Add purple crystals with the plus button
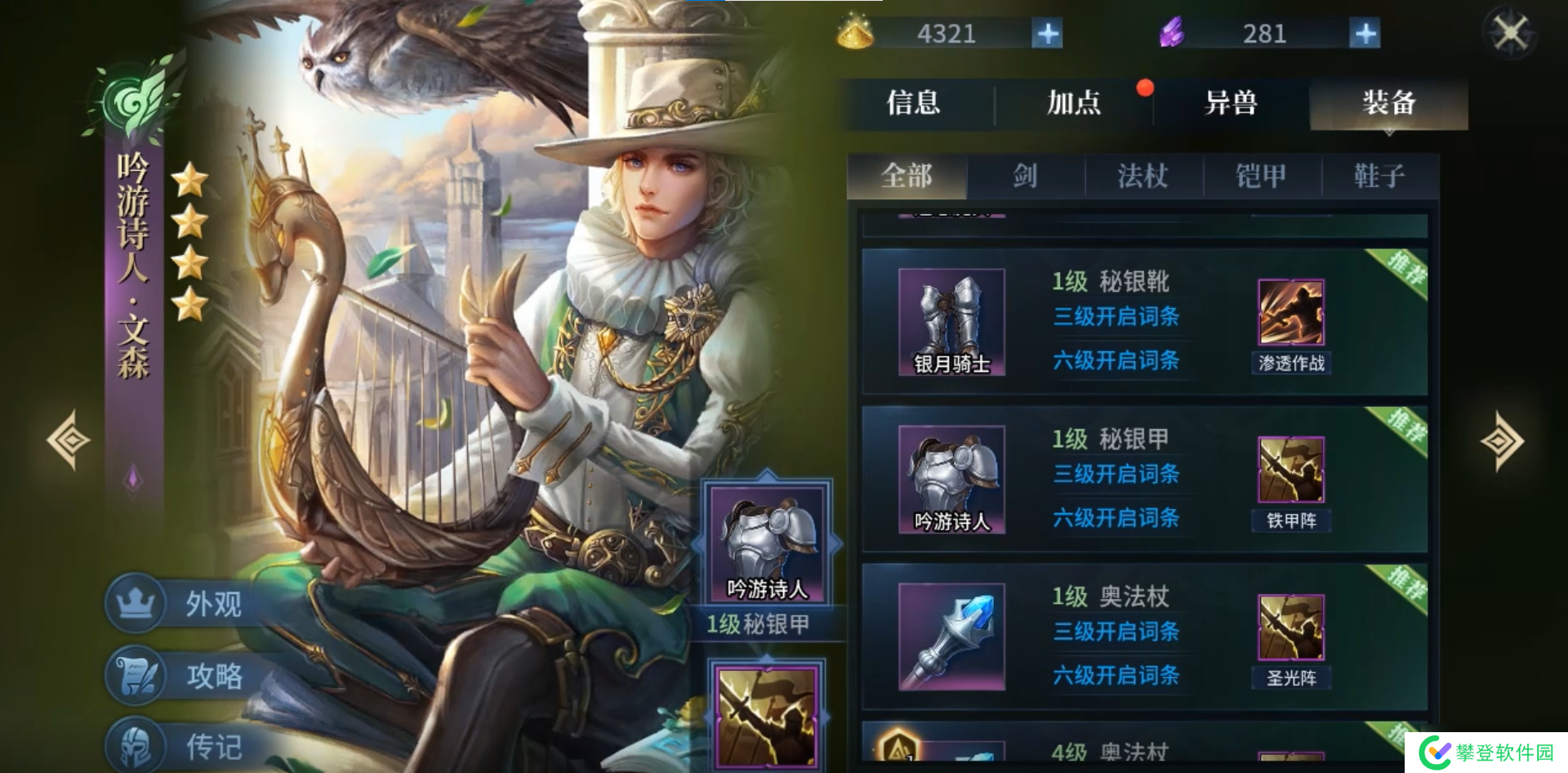 tap(1365, 34)
